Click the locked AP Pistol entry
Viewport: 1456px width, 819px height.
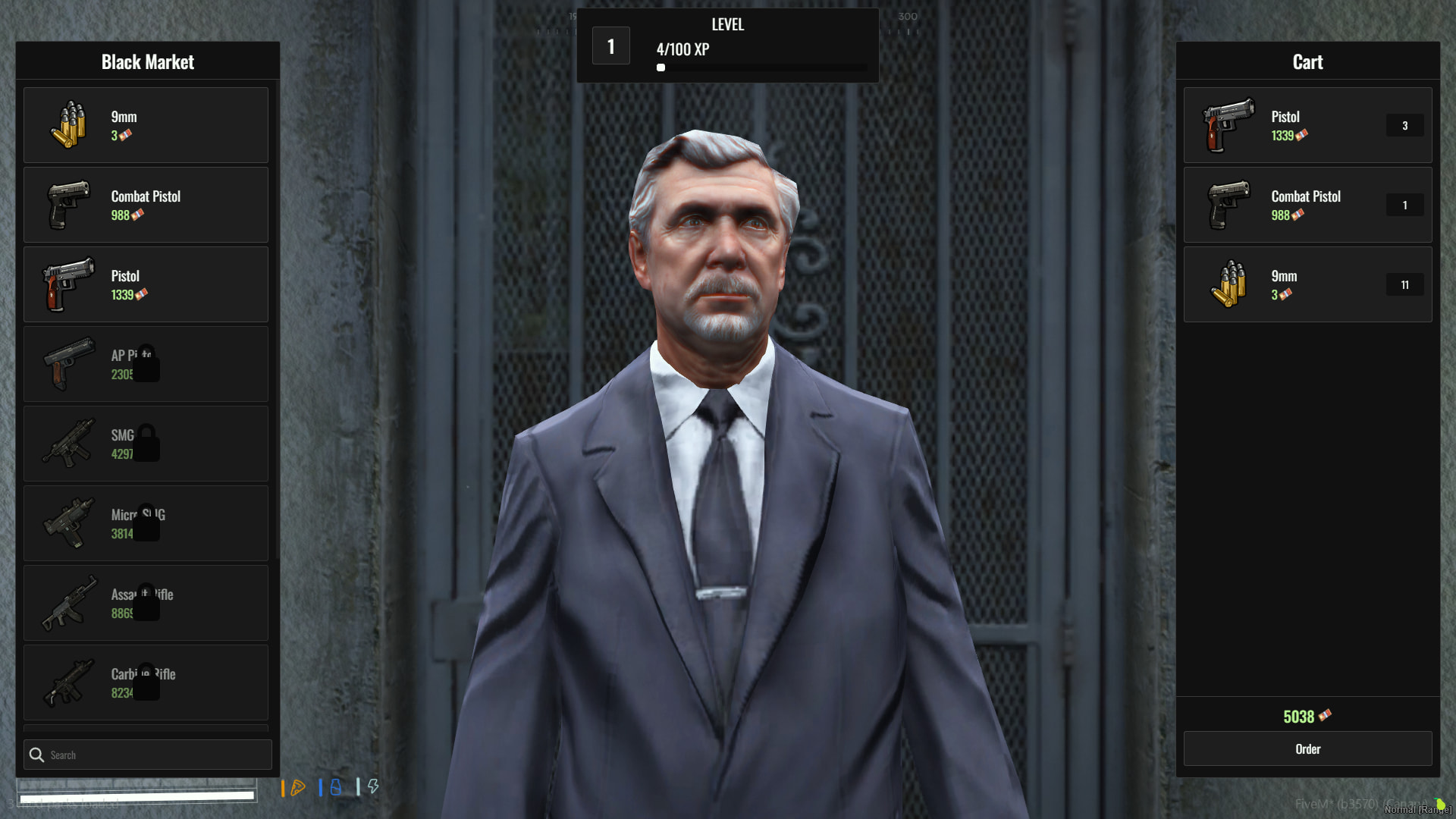(146, 364)
